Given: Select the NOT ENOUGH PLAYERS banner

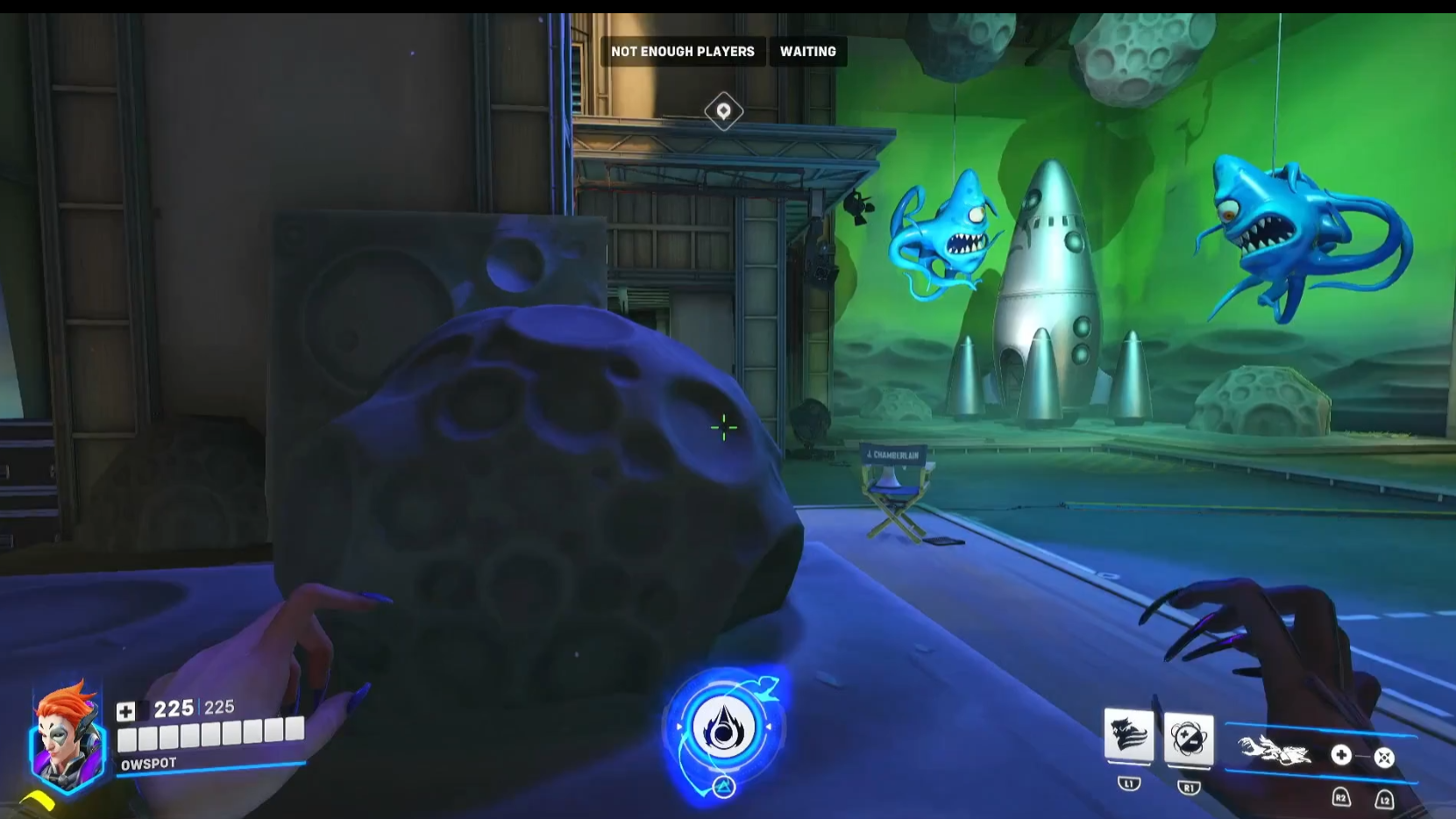Looking at the screenshot, I should coord(682,51).
